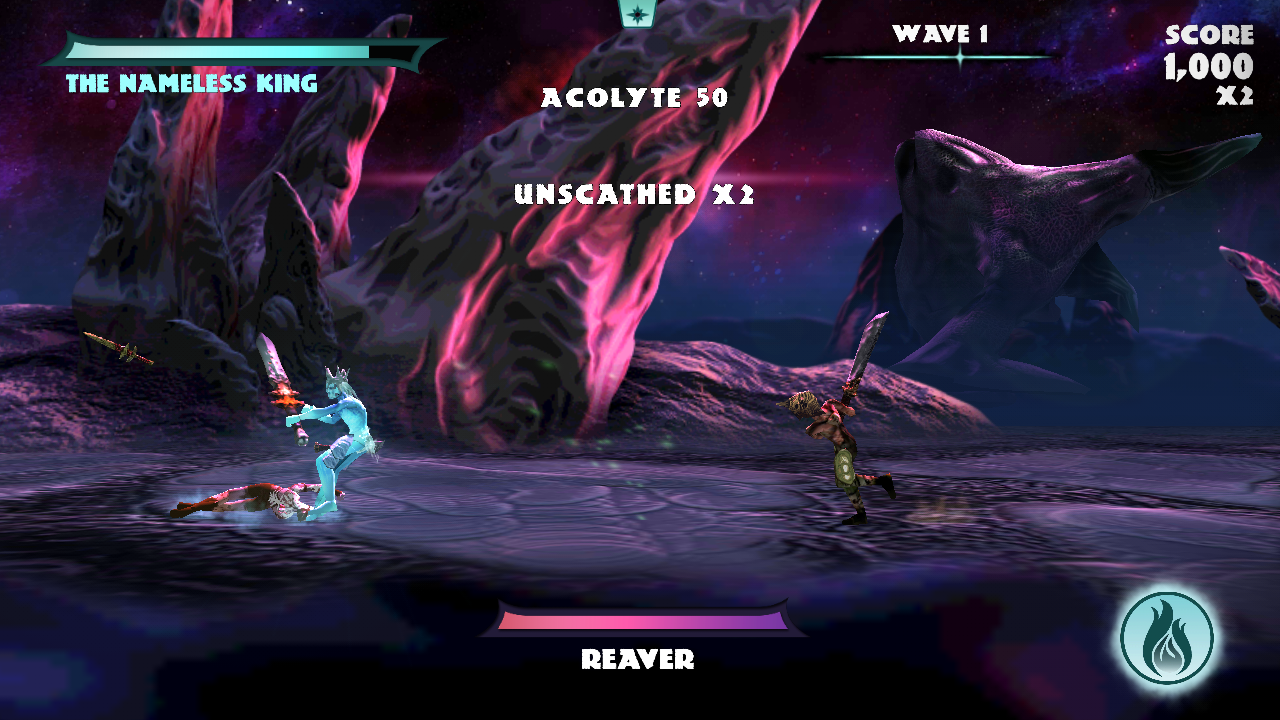Image resolution: width=1280 pixels, height=720 pixels.
Task: Open the star-emblem tab at top center
Action: (636, 13)
